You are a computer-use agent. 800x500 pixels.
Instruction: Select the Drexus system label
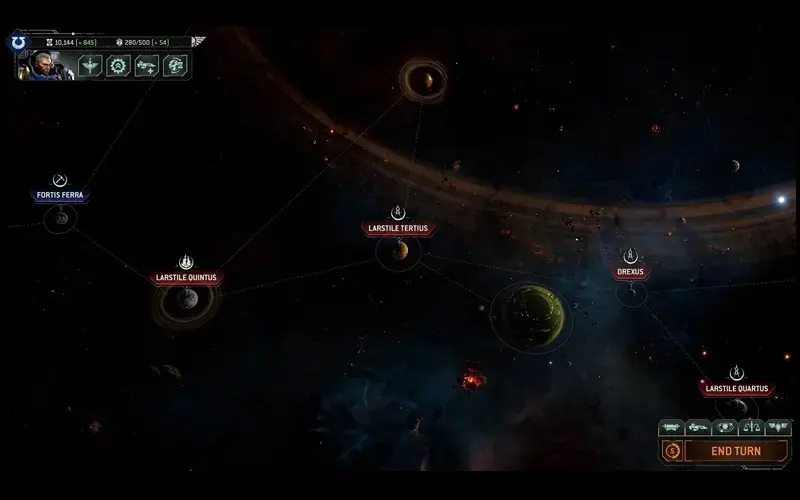coord(630,271)
